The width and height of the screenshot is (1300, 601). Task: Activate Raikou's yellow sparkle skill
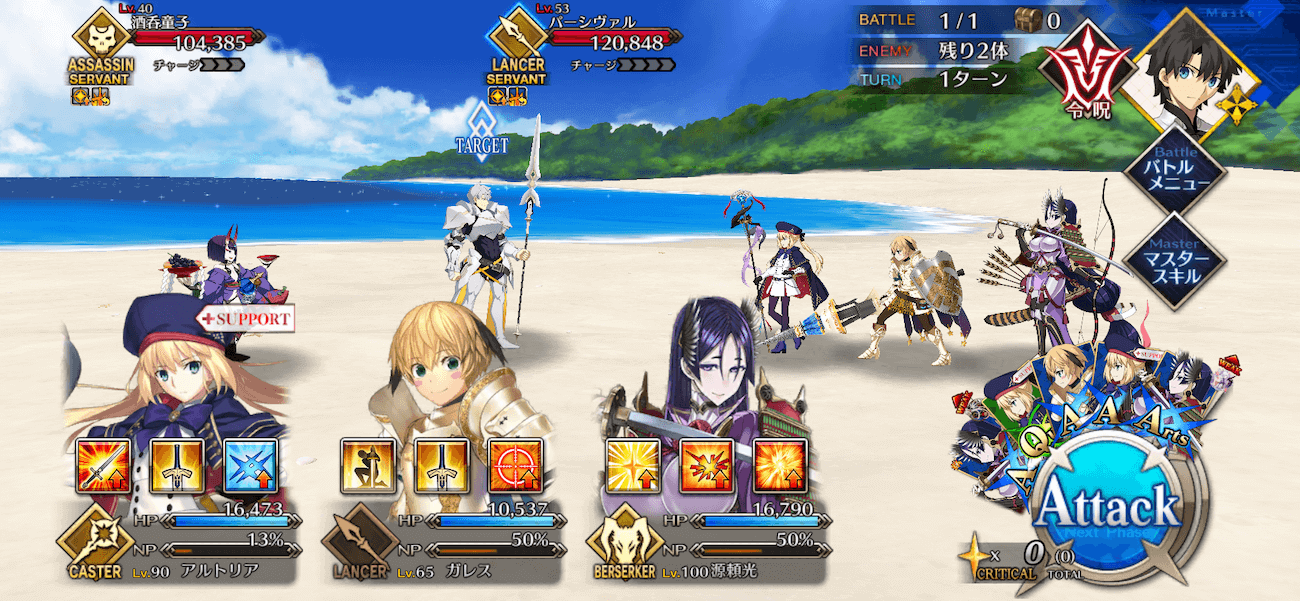click(632, 466)
